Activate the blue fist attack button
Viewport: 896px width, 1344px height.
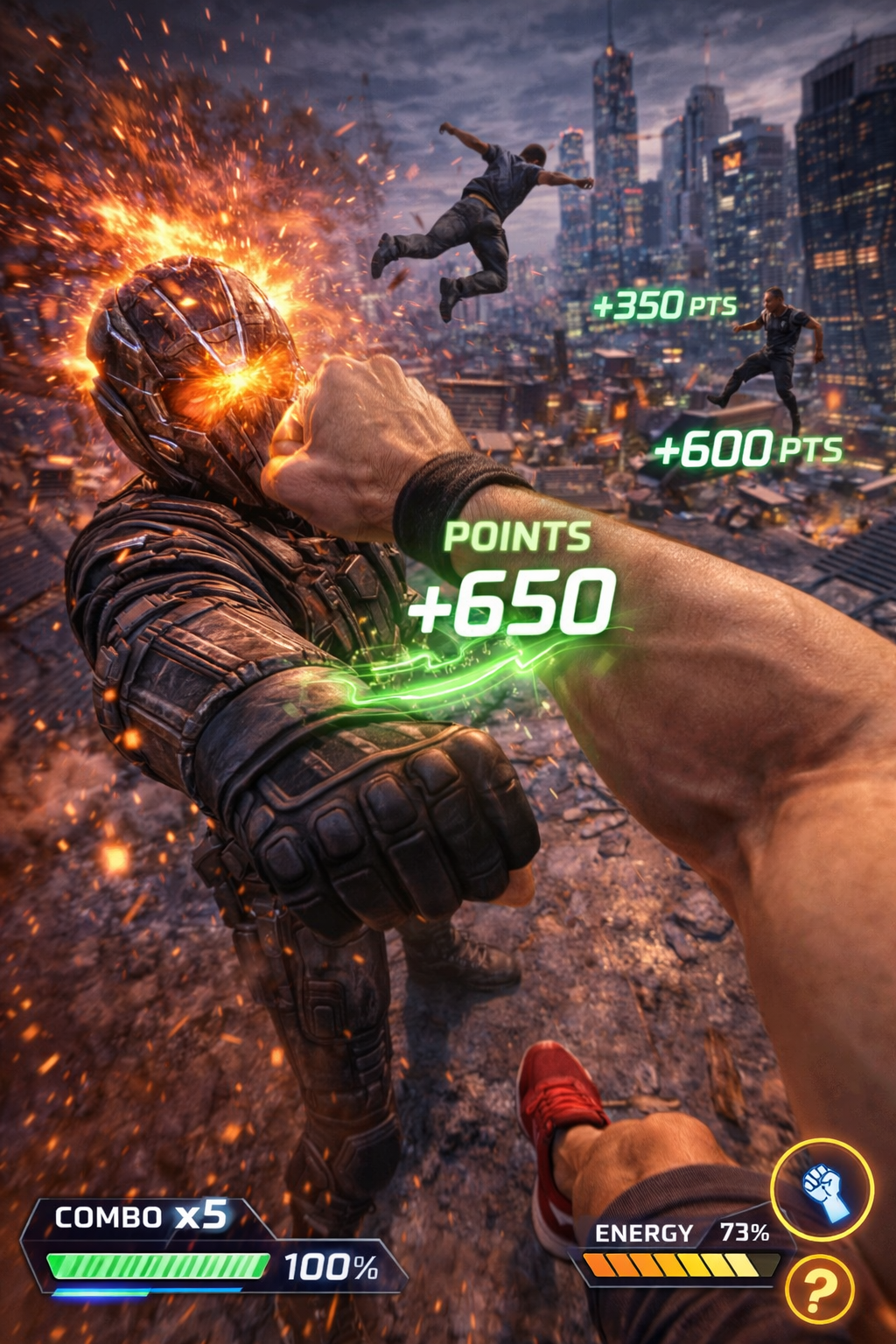pos(822,1189)
